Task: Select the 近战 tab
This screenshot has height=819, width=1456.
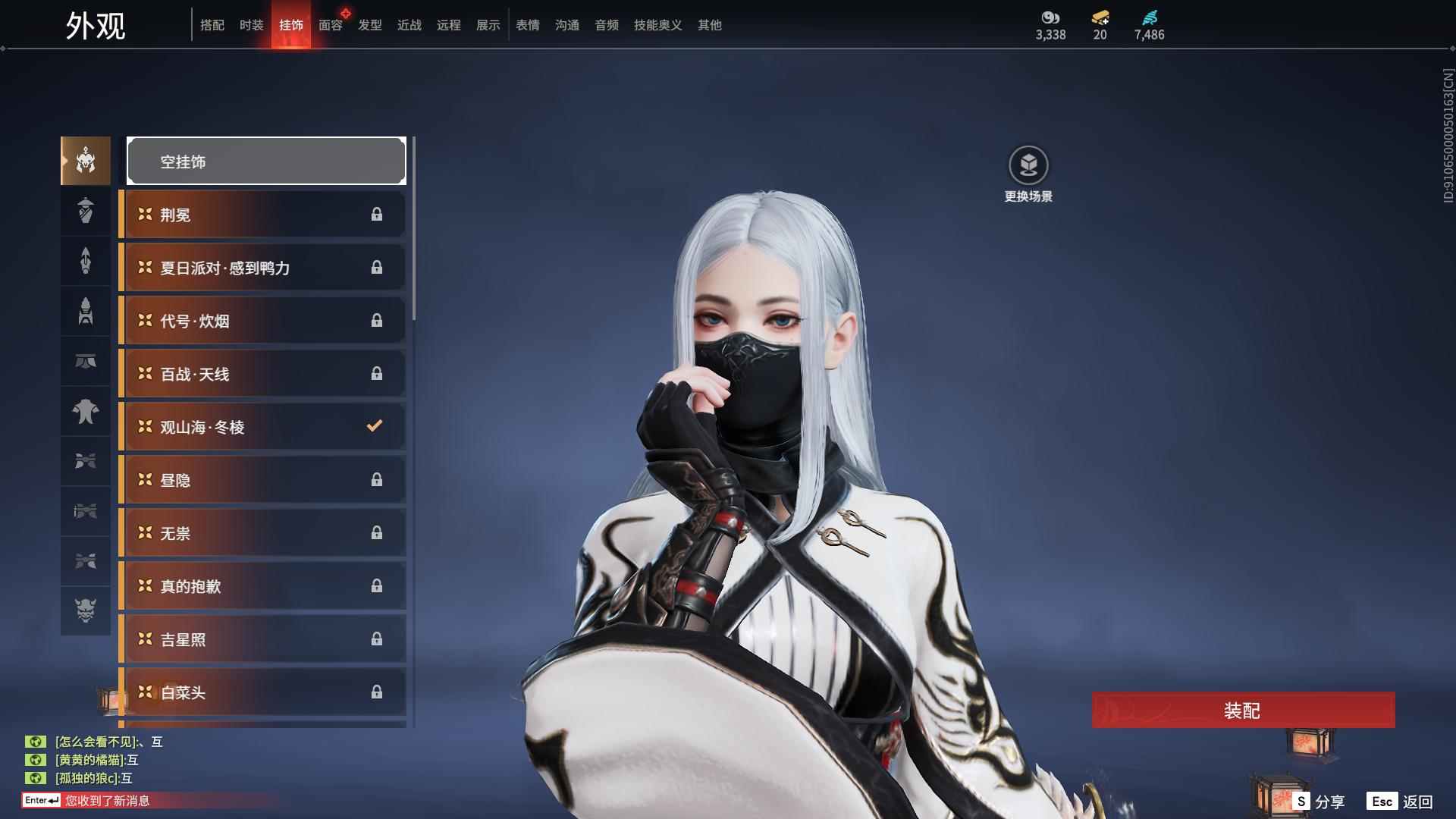Action: click(409, 25)
